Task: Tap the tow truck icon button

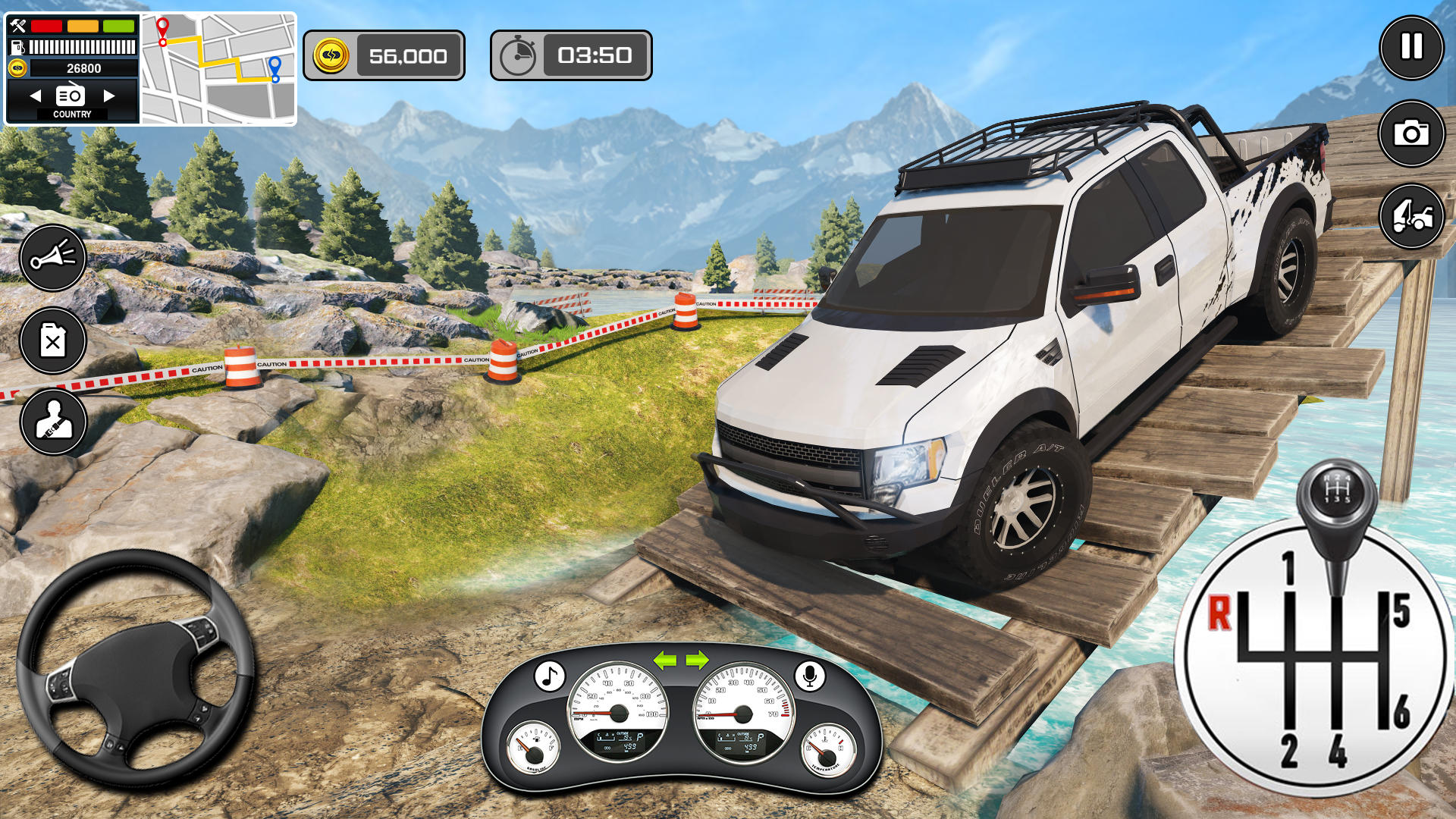Action: click(1410, 217)
